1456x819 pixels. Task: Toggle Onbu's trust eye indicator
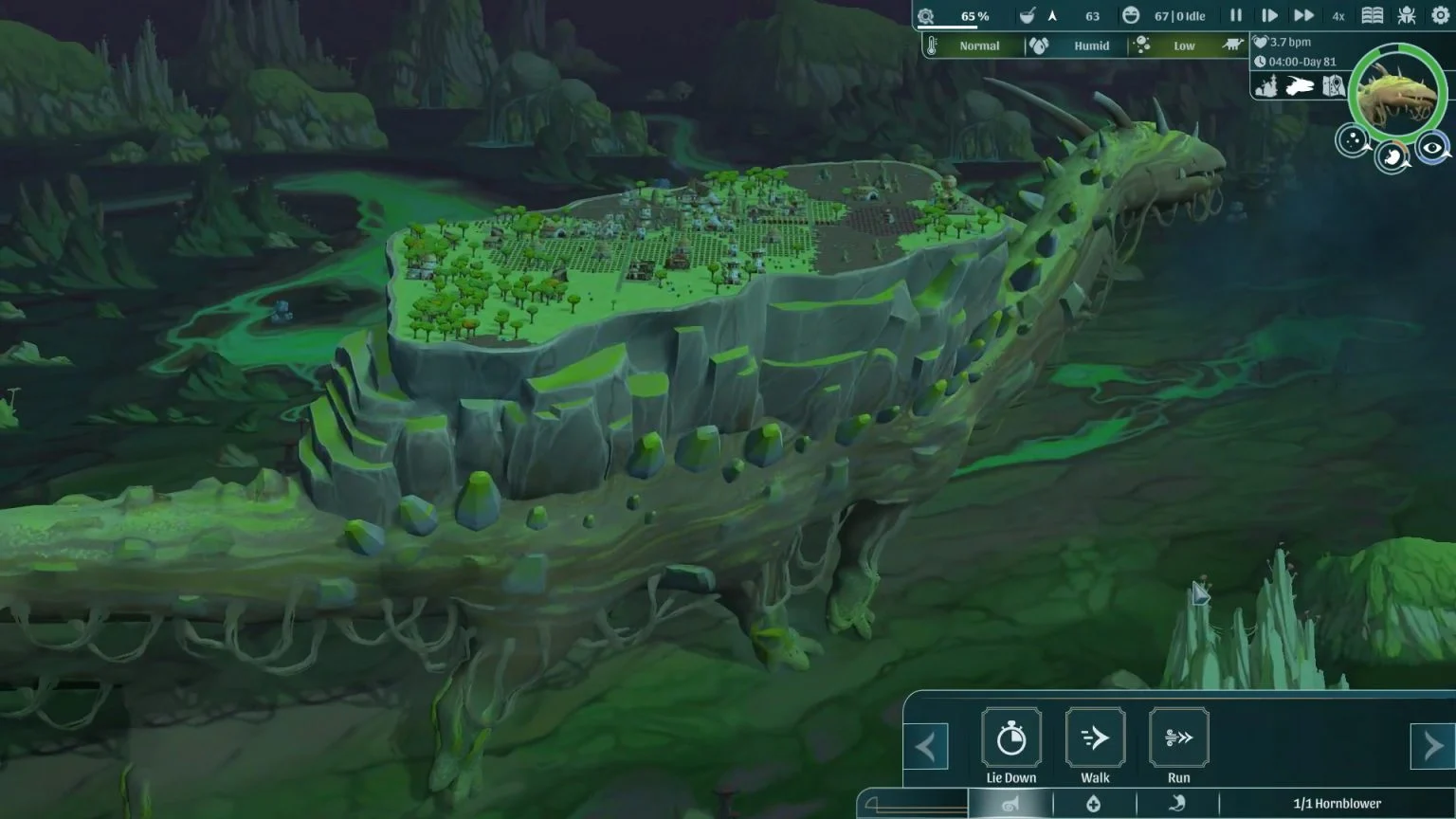point(1433,148)
